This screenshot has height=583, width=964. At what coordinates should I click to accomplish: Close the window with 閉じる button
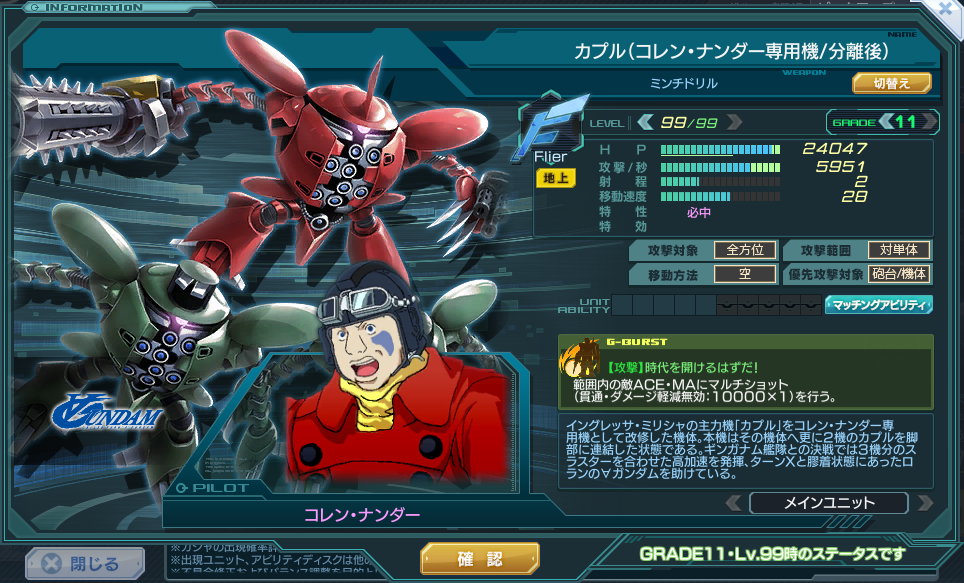[x=79, y=563]
